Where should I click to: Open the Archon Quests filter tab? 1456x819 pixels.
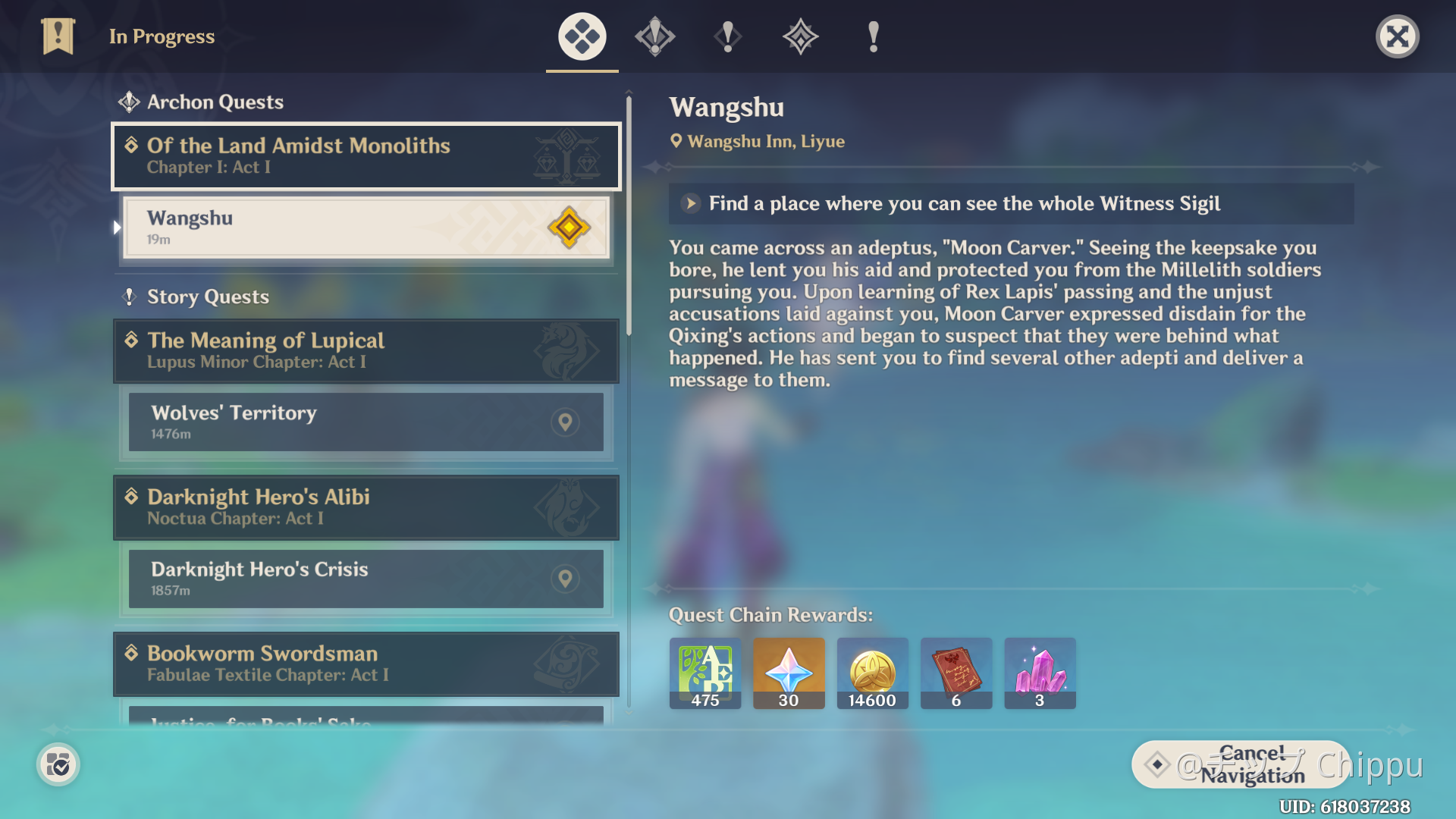point(655,36)
